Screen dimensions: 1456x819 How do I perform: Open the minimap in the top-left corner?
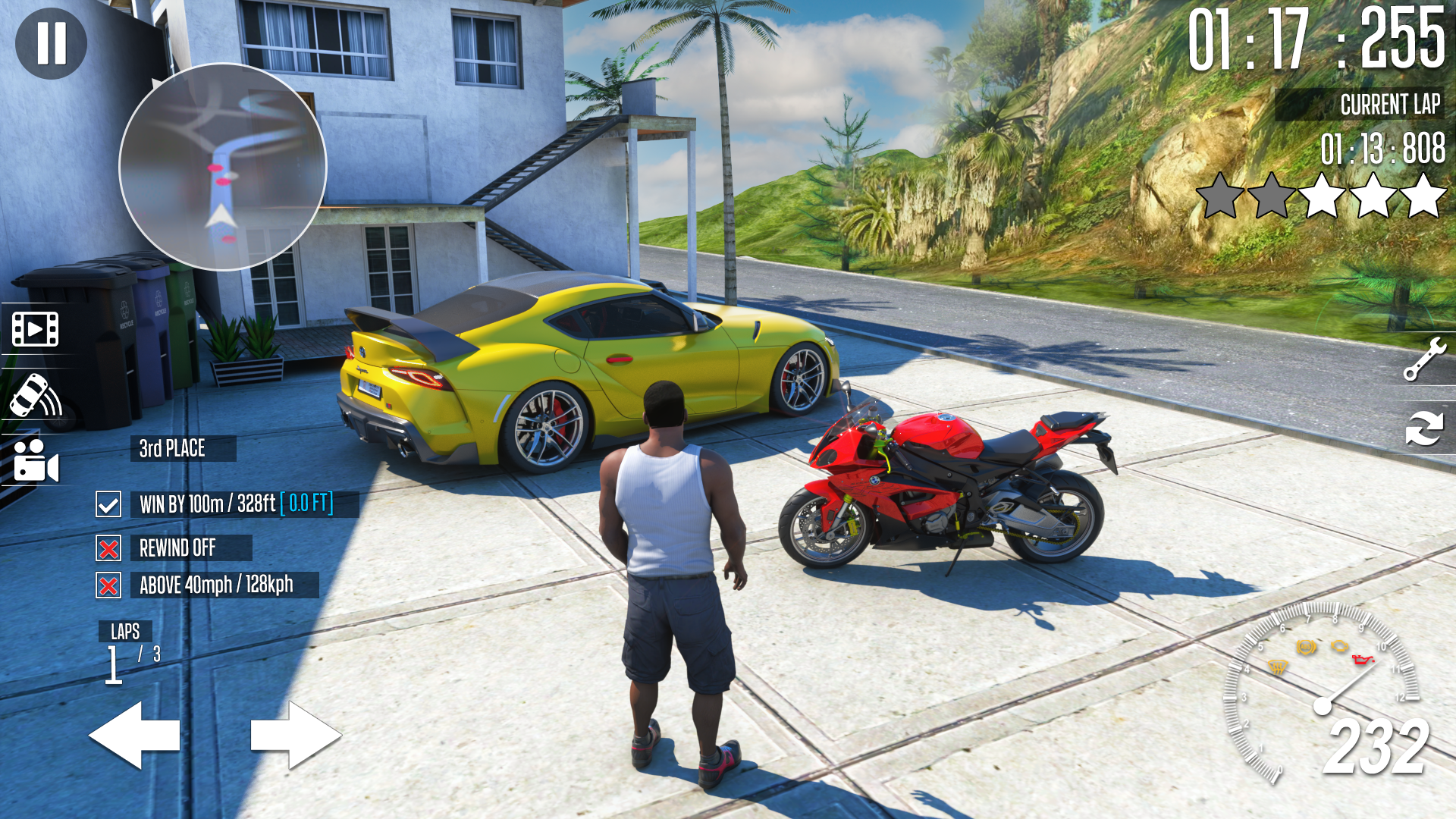[x=221, y=170]
